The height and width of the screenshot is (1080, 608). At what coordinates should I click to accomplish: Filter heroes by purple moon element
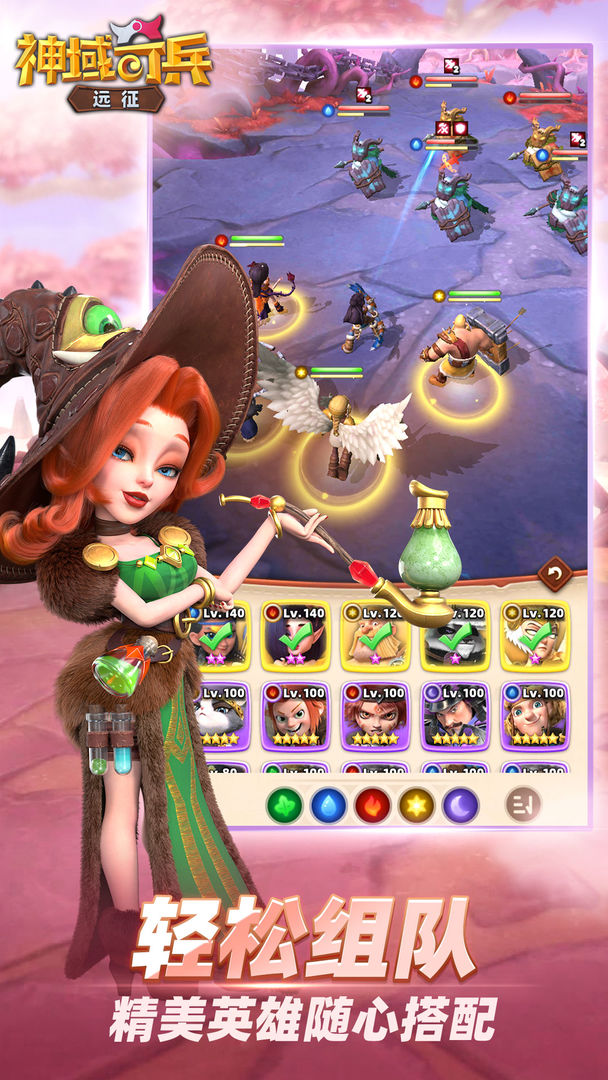(460, 804)
